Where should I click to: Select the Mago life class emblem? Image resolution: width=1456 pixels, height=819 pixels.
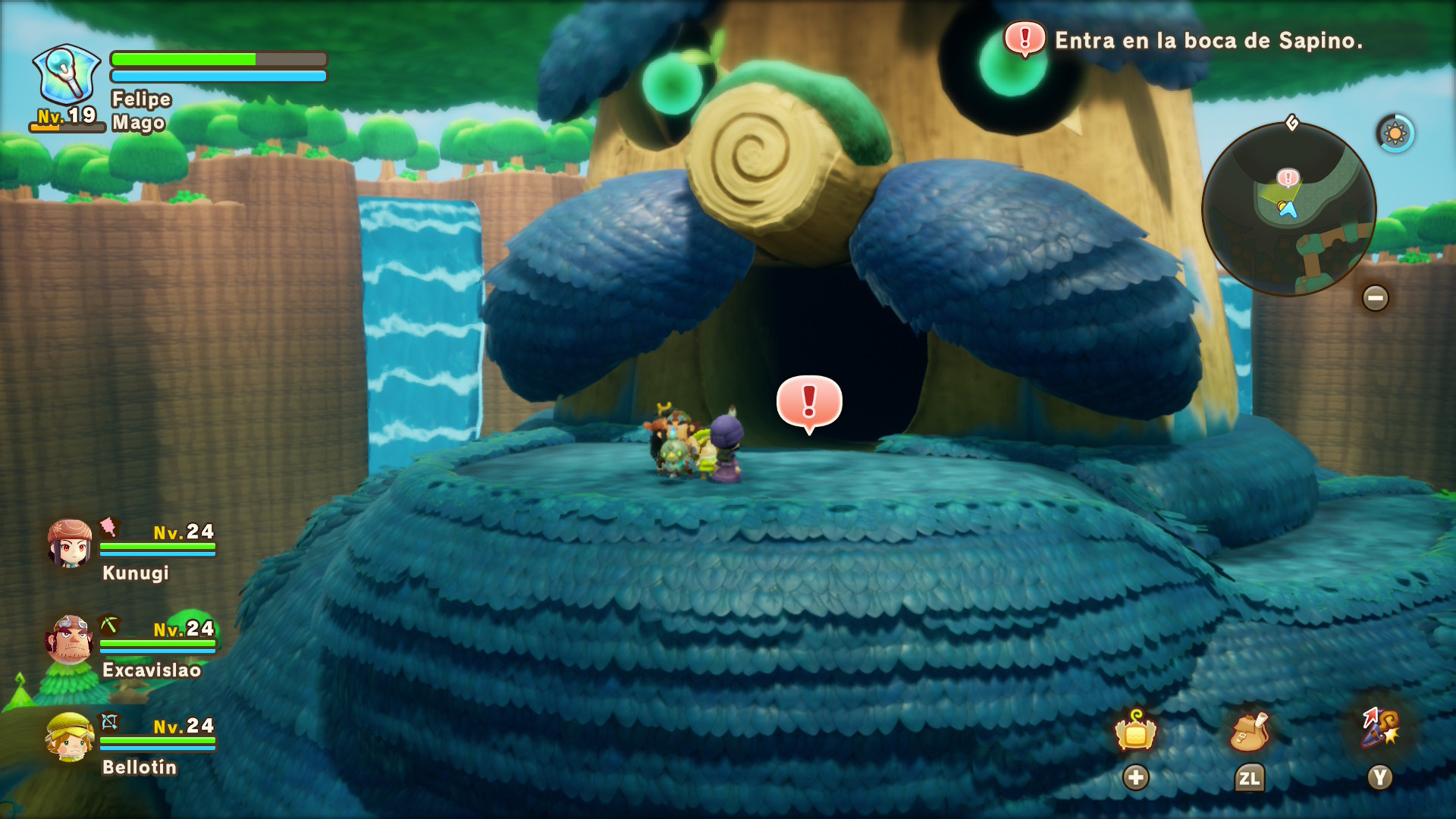coord(66,76)
